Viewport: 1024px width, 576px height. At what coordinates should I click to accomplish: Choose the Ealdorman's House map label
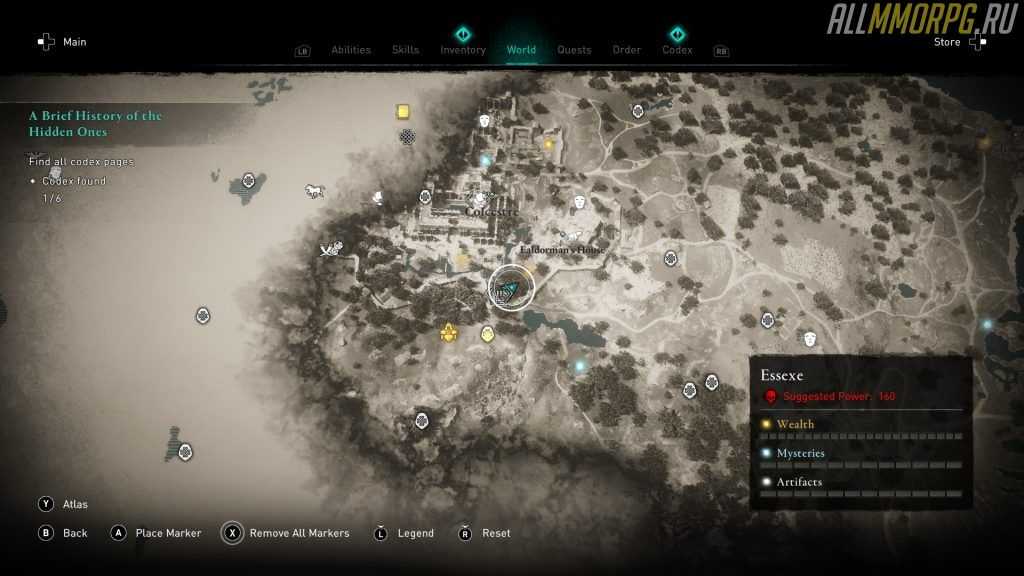[563, 249]
